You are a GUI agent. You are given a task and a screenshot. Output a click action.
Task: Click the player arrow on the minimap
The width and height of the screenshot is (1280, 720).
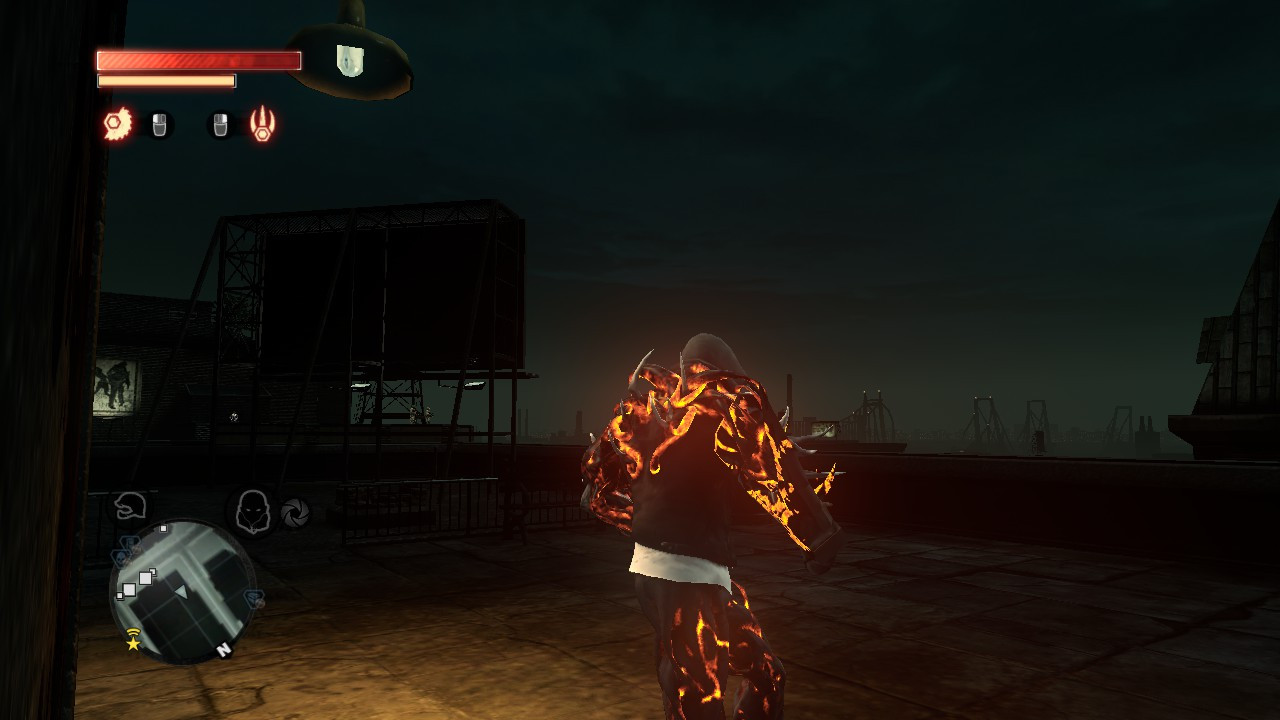[182, 592]
